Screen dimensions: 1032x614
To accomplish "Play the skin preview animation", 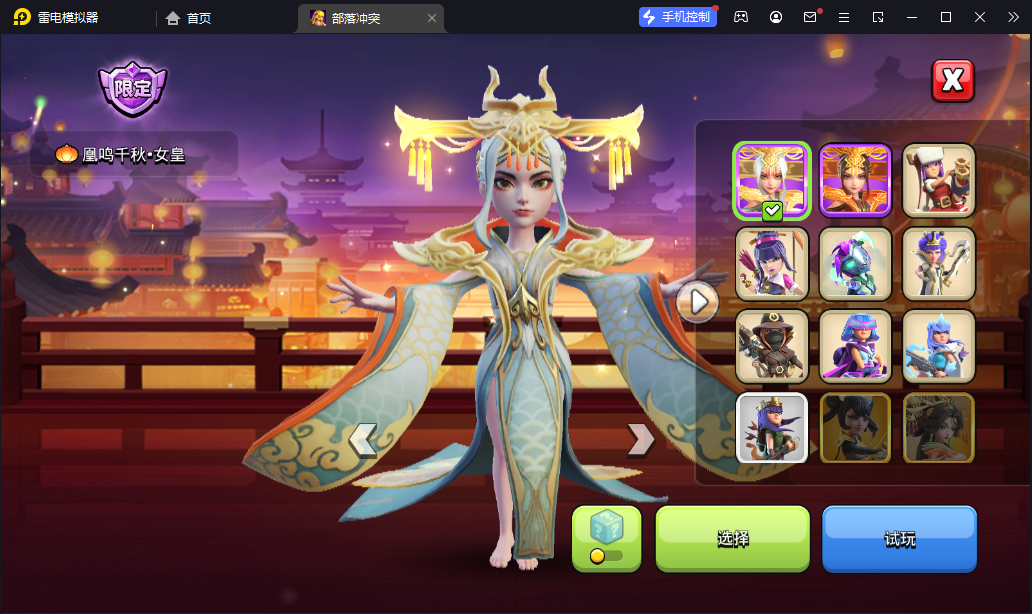I will click(x=697, y=300).
